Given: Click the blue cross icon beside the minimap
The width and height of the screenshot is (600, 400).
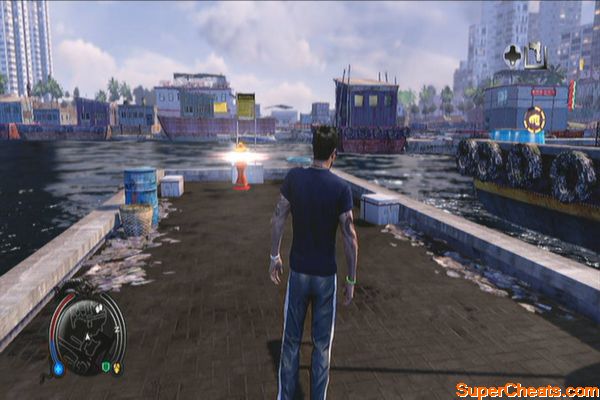Looking at the screenshot, I should pos(57,368).
